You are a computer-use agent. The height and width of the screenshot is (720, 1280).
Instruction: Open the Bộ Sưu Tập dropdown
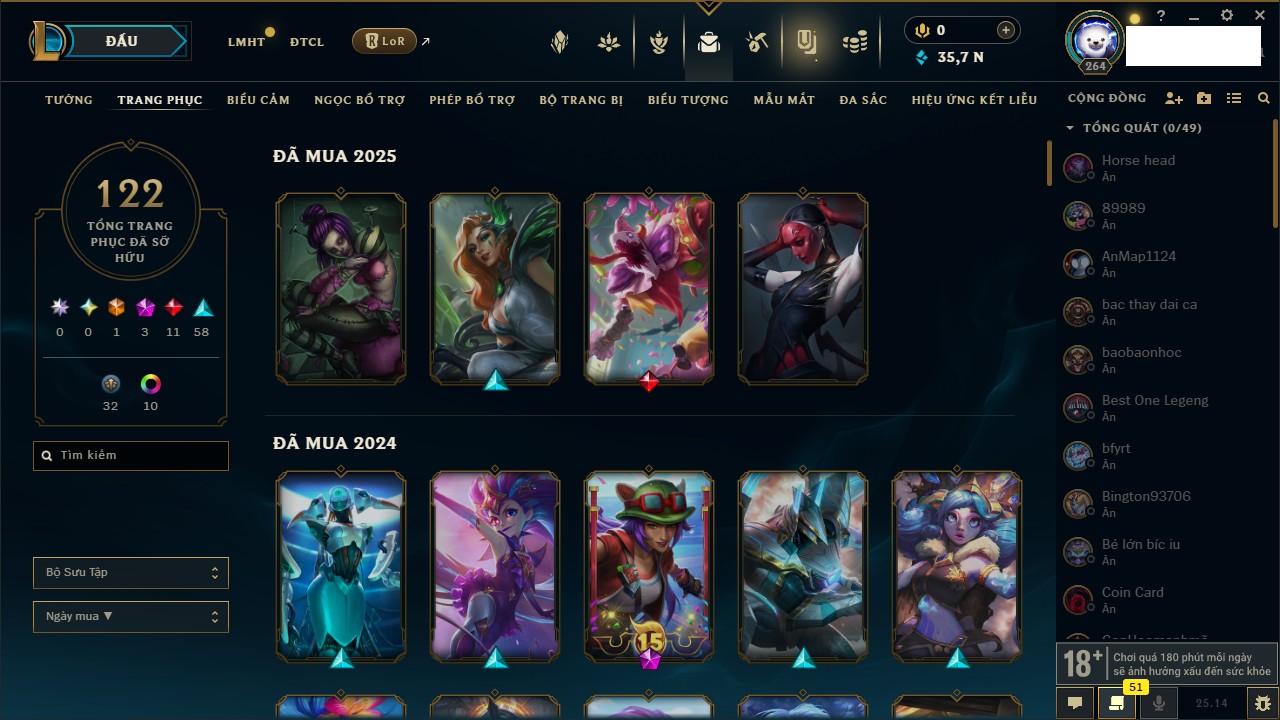(131, 573)
